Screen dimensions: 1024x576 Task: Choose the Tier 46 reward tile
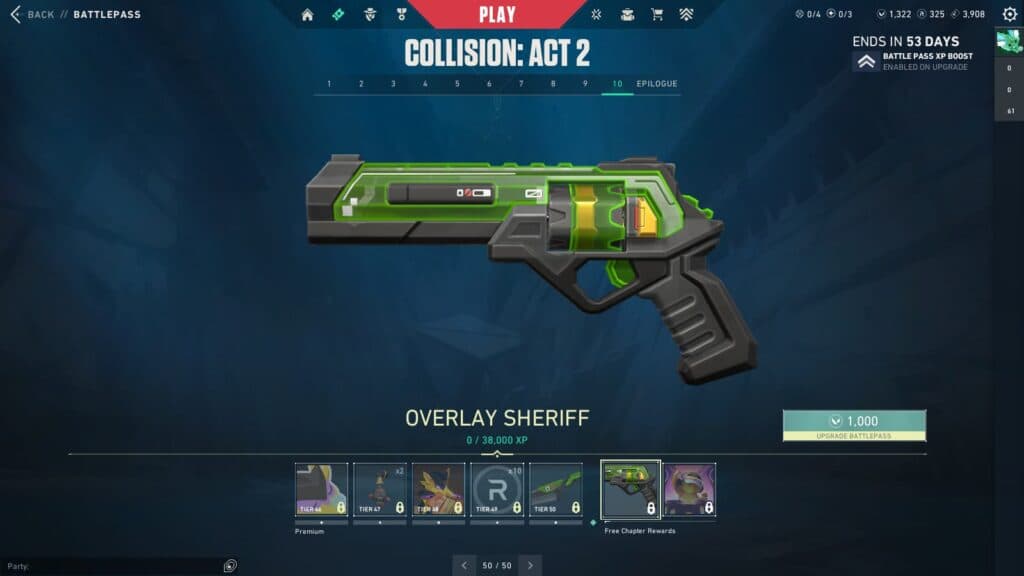tap(322, 490)
